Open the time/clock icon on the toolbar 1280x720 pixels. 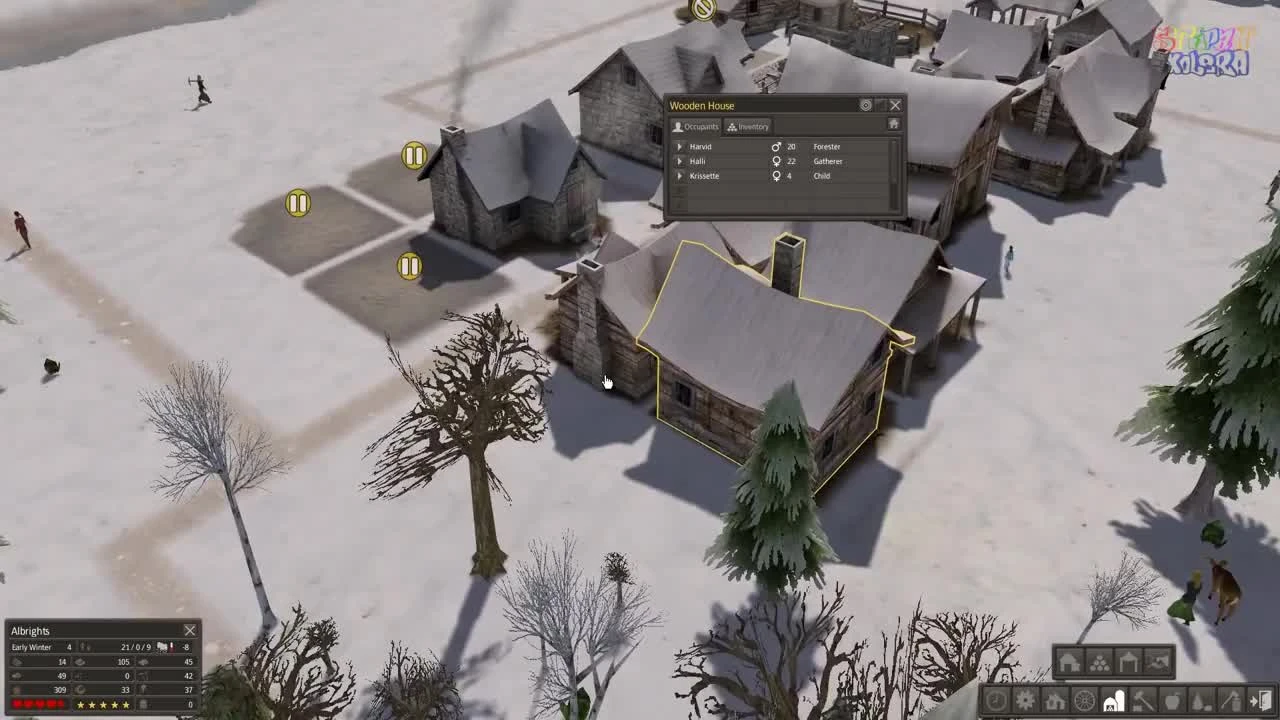coord(996,701)
